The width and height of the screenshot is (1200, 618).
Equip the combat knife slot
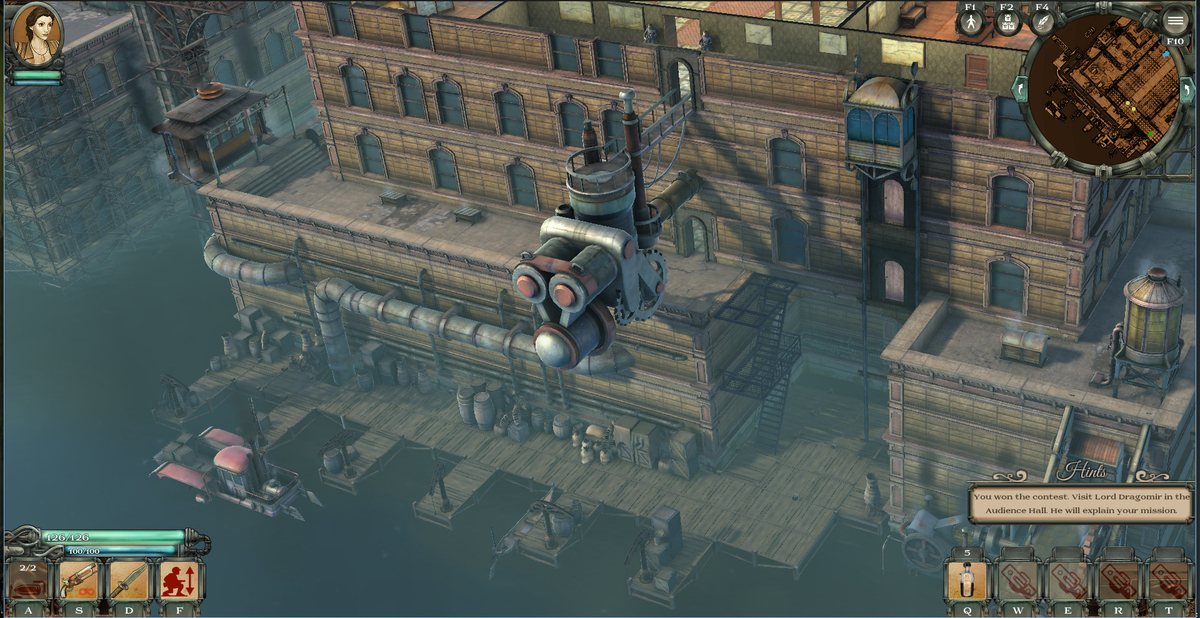pyautogui.click(x=129, y=580)
